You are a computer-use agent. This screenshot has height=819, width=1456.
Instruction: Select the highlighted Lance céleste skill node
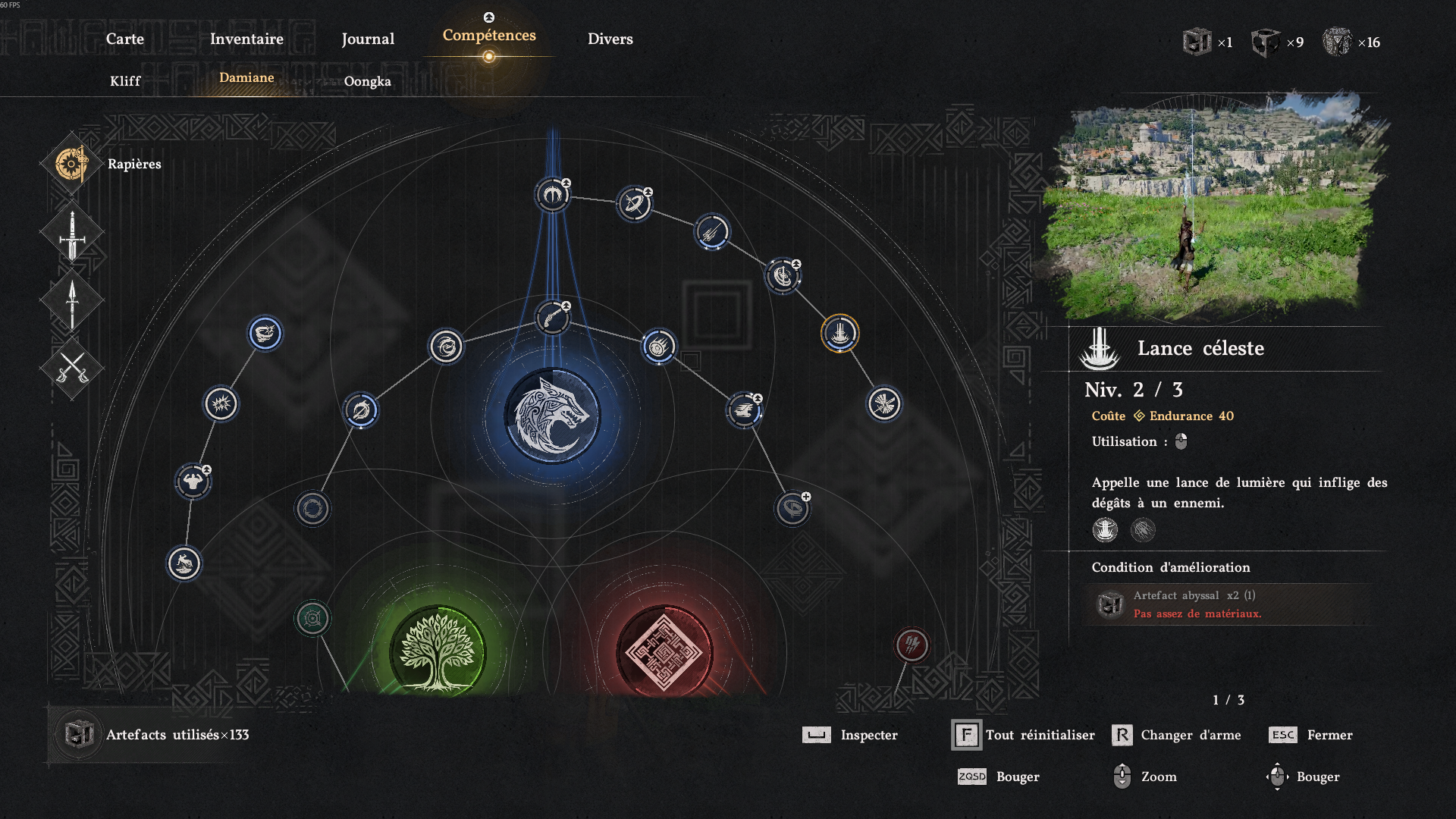click(839, 333)
